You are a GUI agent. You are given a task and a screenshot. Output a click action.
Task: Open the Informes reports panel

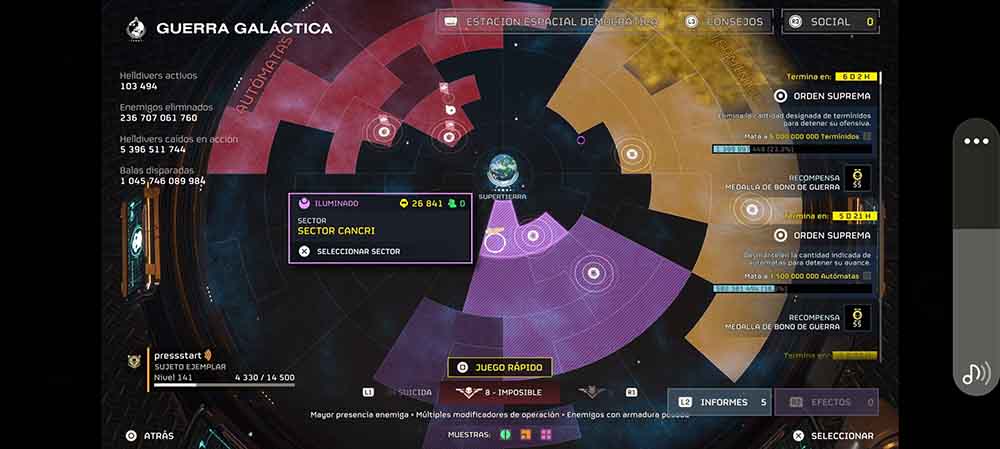tap(719, 402)
